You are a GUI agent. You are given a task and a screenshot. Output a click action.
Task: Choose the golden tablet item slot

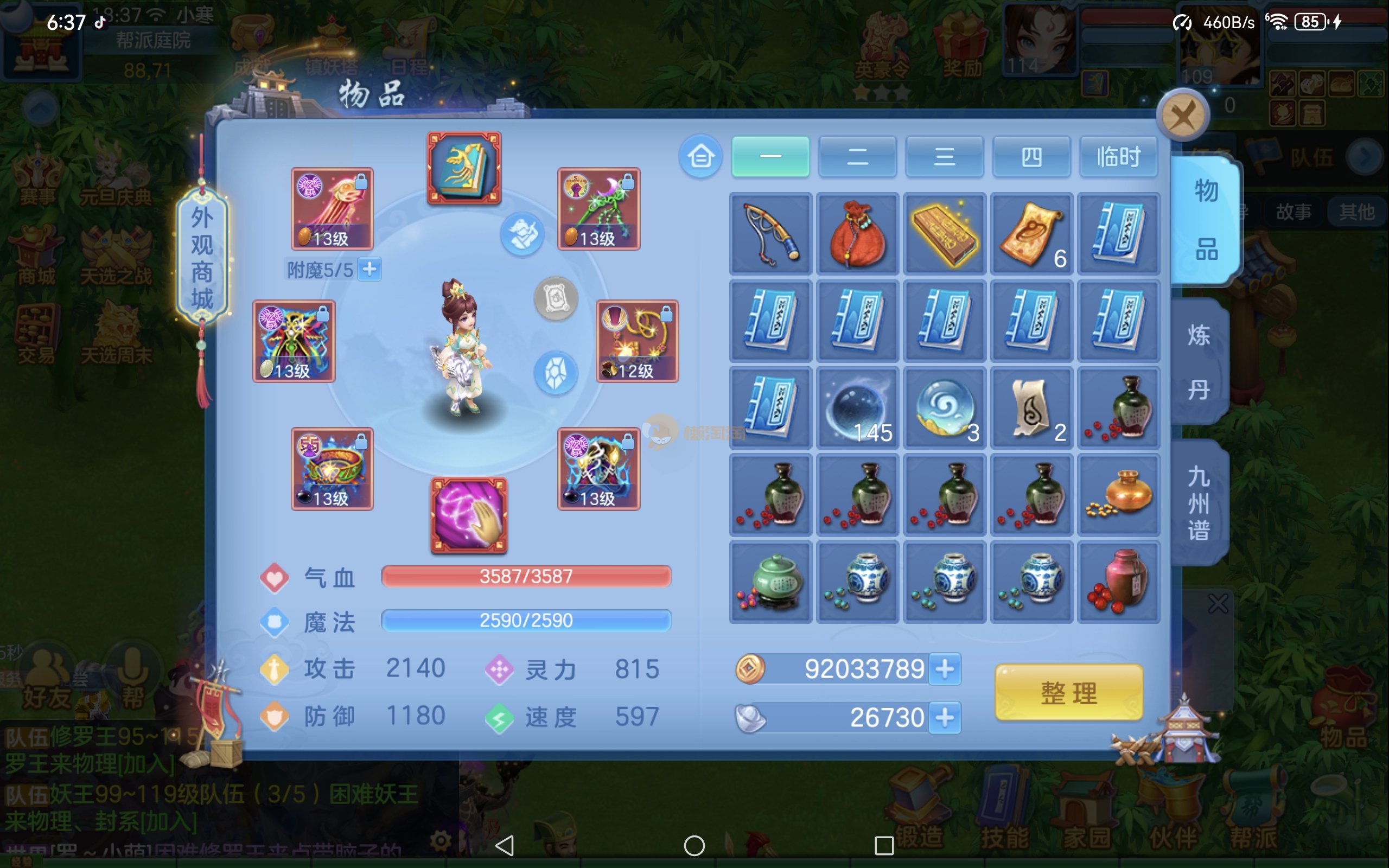pyautogui.click(x=944, y=234)
